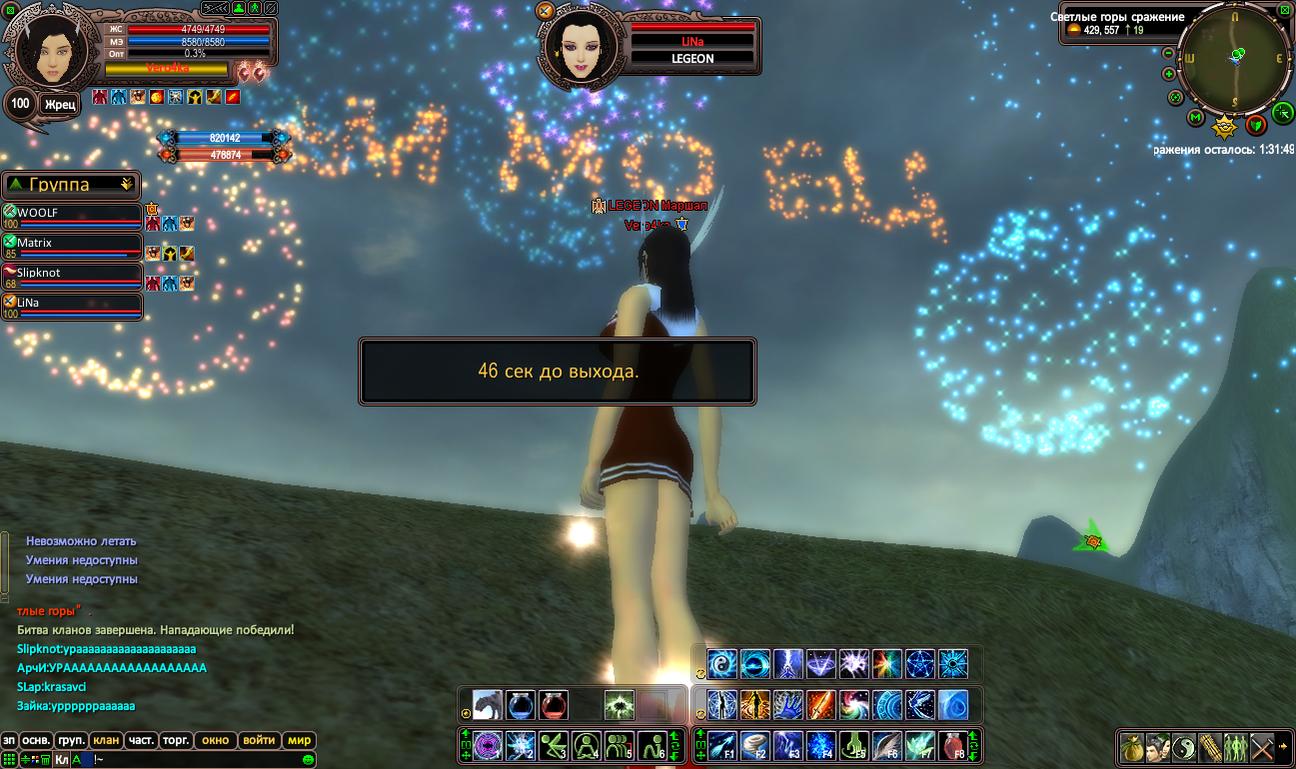Use the blue mana potion slot
Screen dimensions: 1296x769
point(520,705)
